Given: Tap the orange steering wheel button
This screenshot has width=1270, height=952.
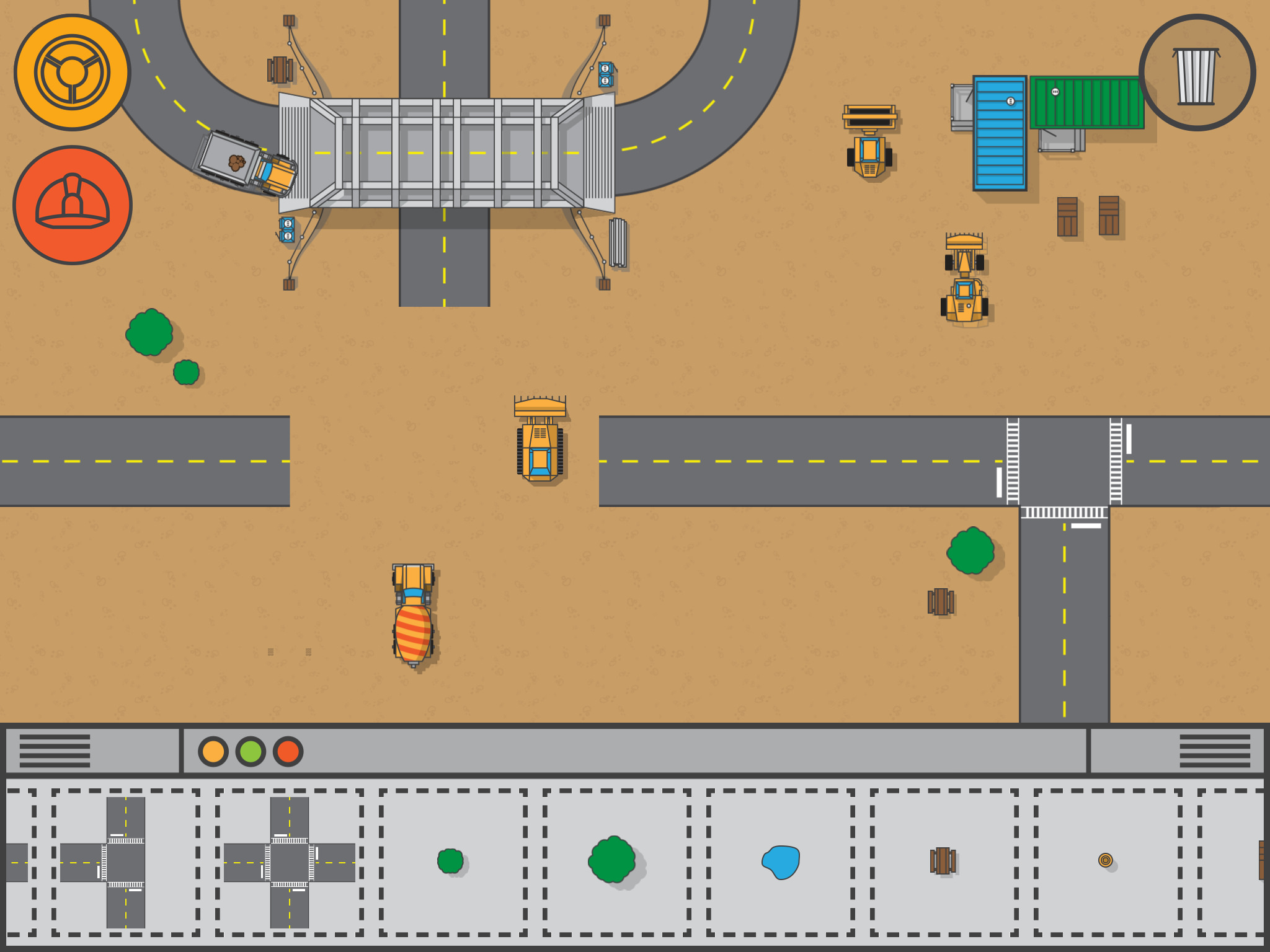Looking at the screenshot, I should click(x=72, y=73).
